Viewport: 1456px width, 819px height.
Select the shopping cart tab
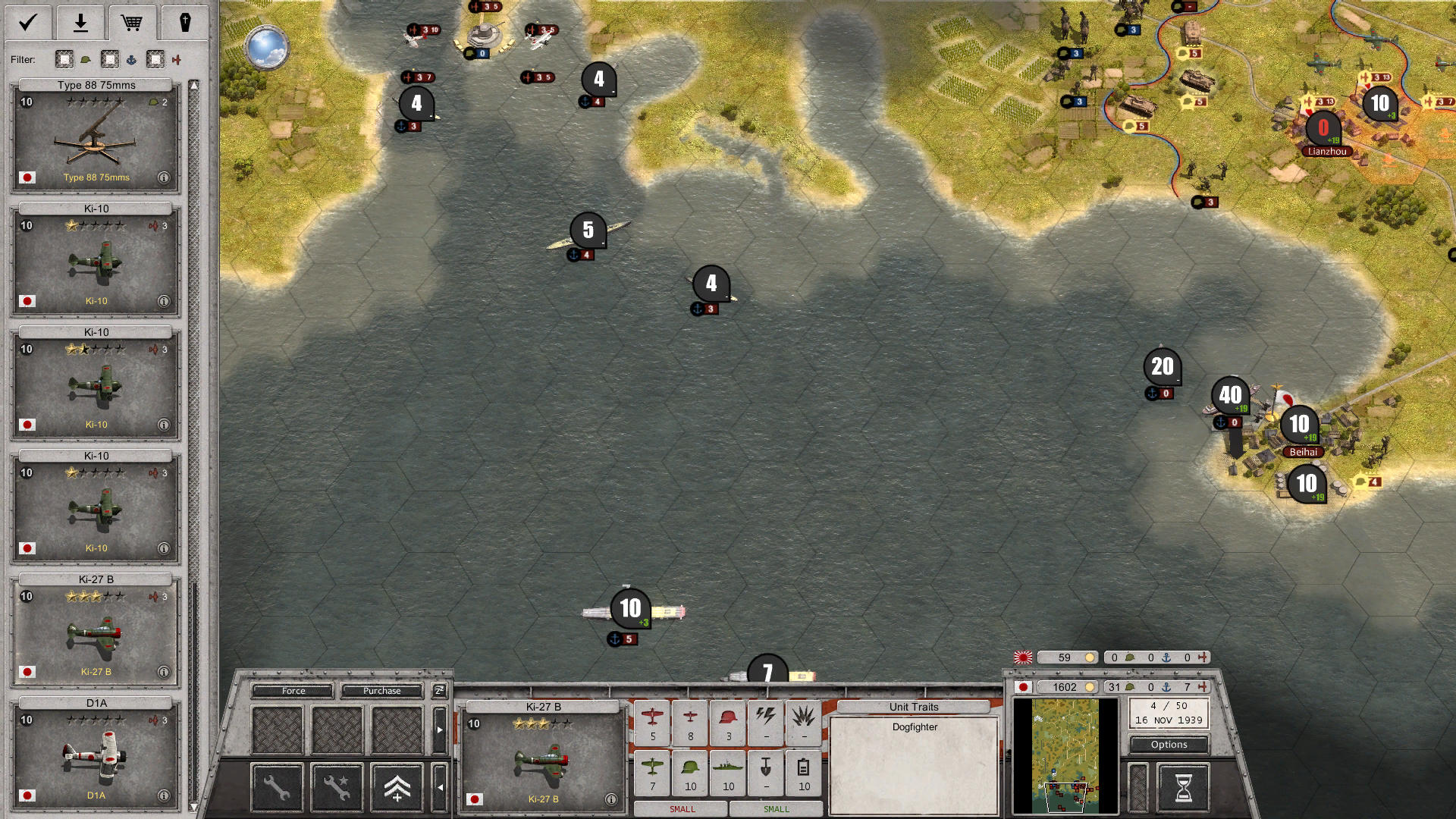click(x=132, y=23)
